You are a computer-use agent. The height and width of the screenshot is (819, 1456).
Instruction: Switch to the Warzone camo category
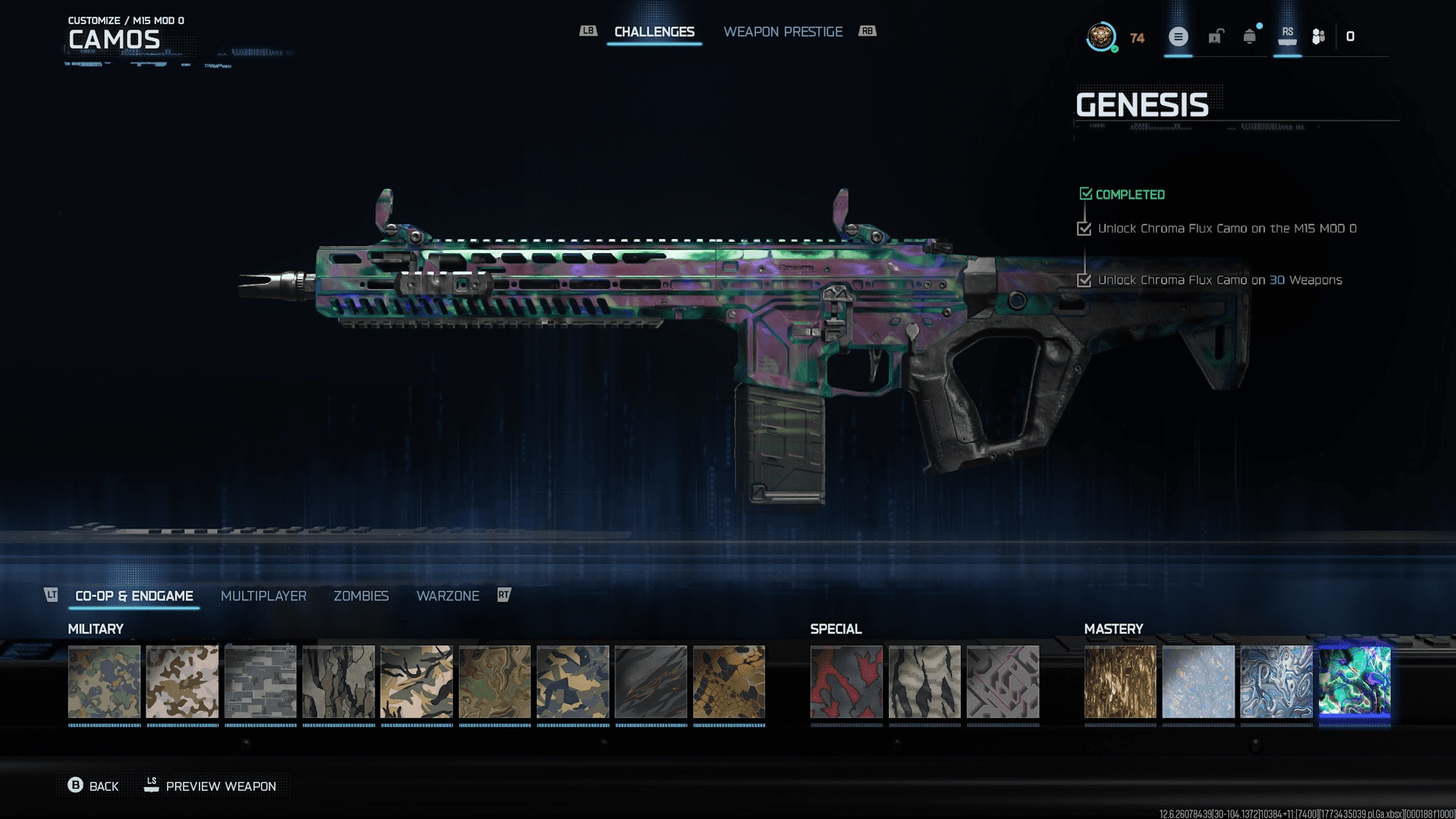tap(447, 596)
